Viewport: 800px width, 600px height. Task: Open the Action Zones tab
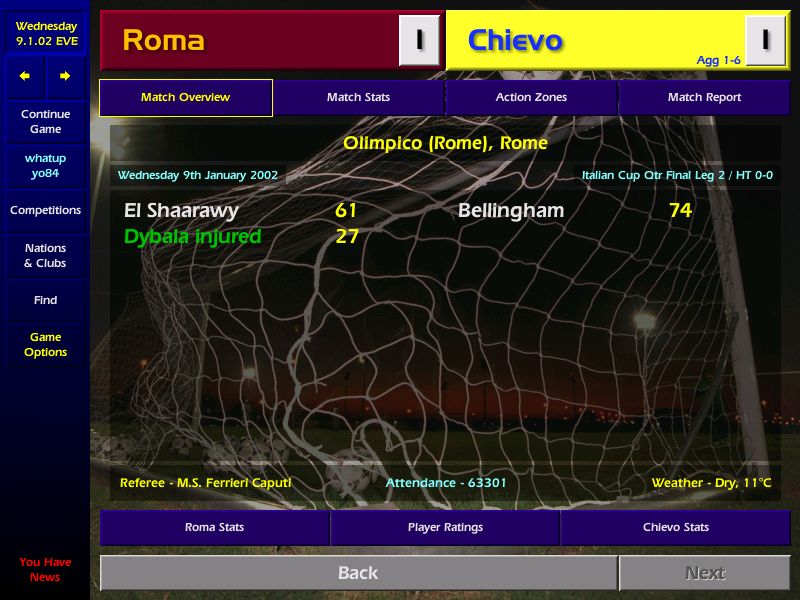click(x=531, y=97)
